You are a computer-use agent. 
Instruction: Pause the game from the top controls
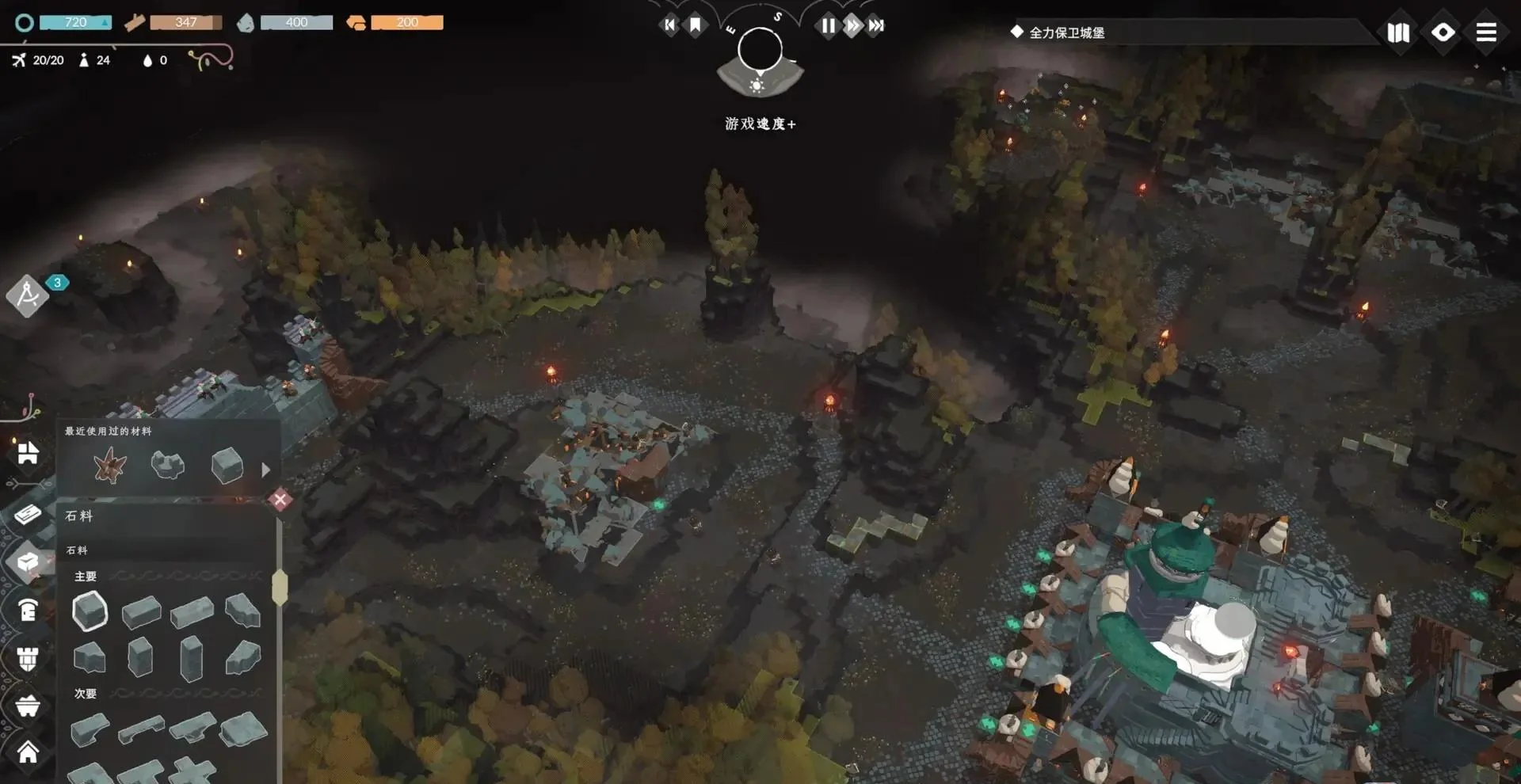(828, 25)
